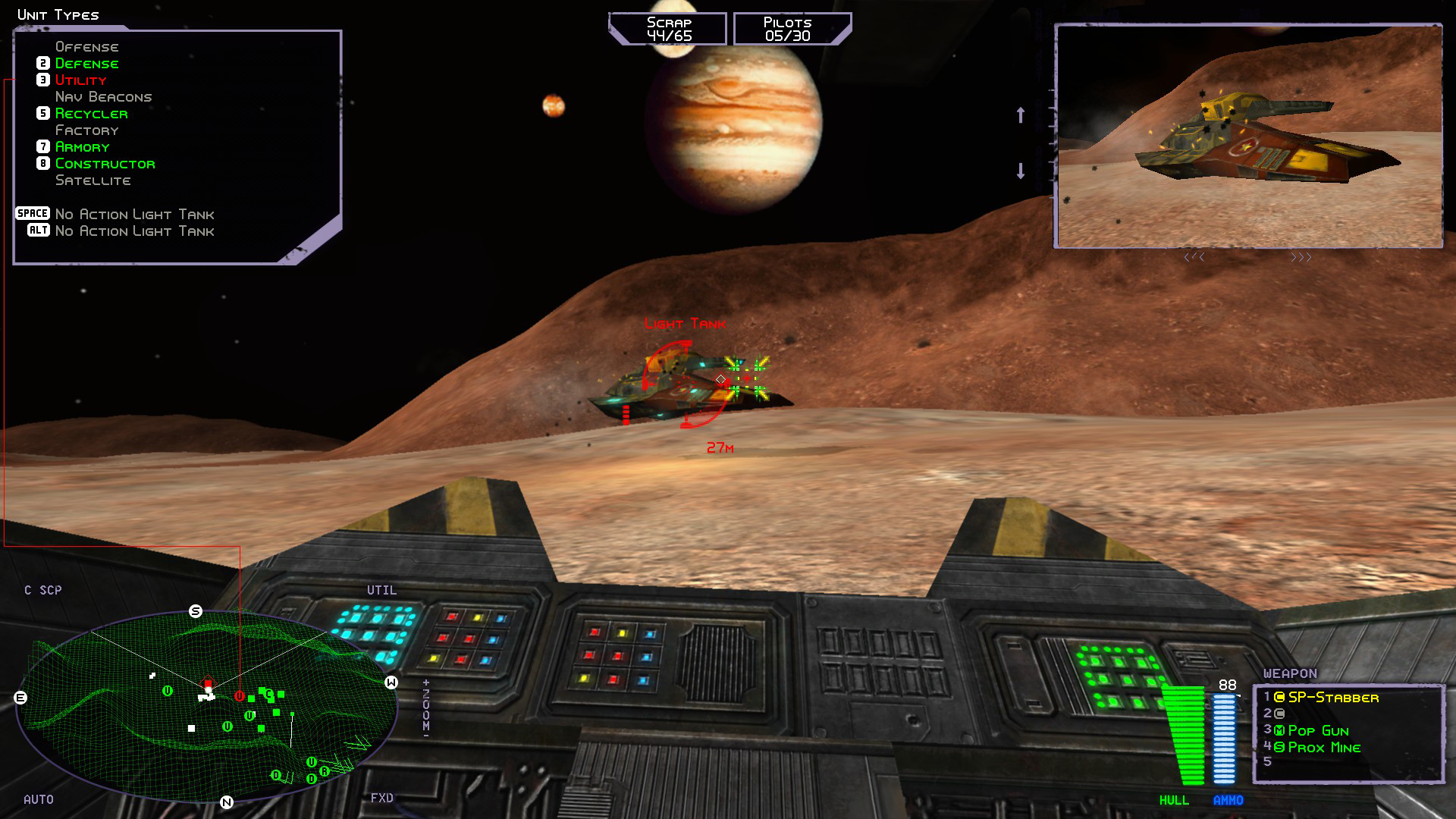Choose Factory from the Unit Types menu
Viewport: 1456px width, 819px height.
[86, 130]
